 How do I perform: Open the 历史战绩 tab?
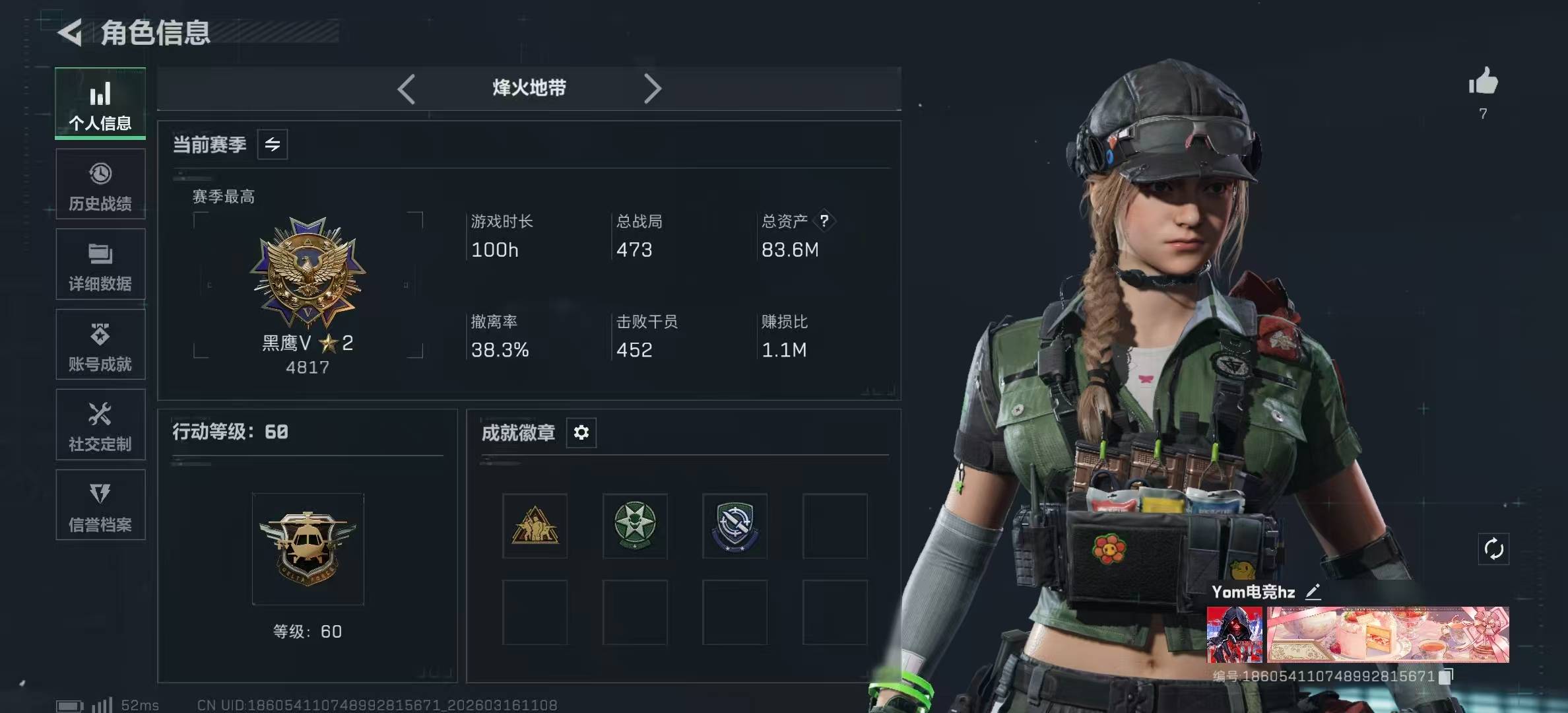click(x=100, y=185)
